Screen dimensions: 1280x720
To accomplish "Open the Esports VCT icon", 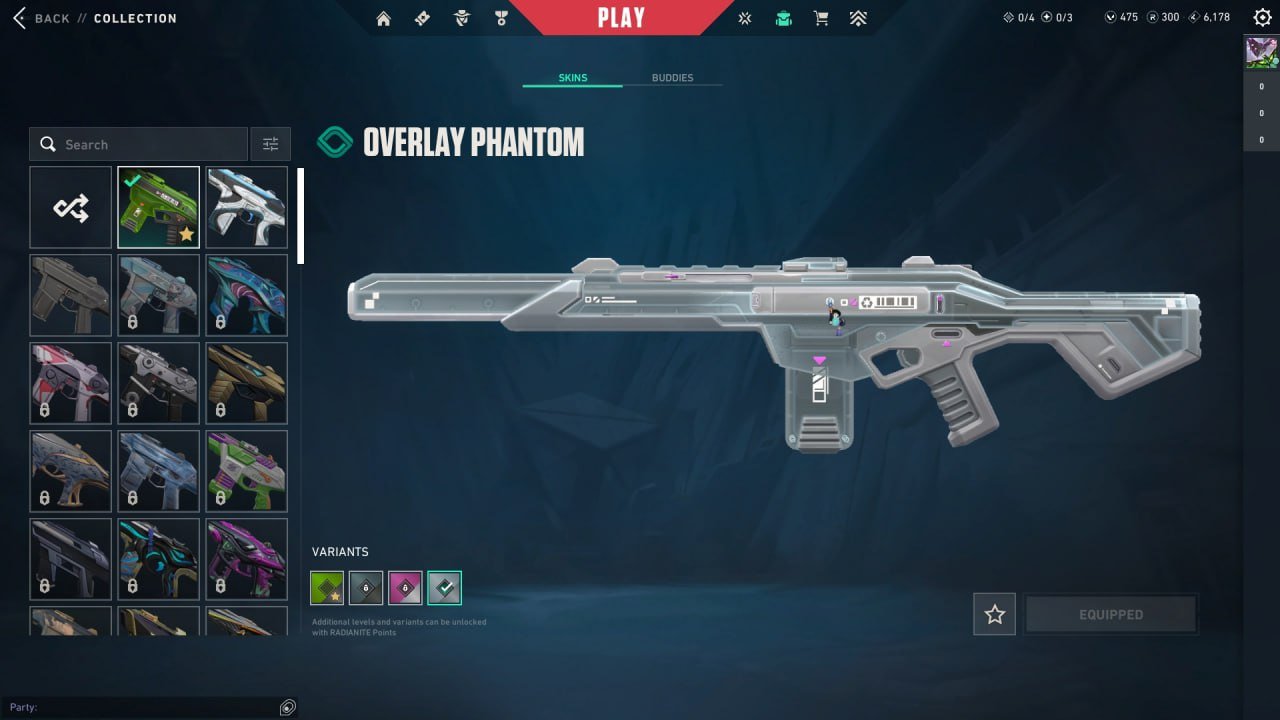I will click(744, 17).
